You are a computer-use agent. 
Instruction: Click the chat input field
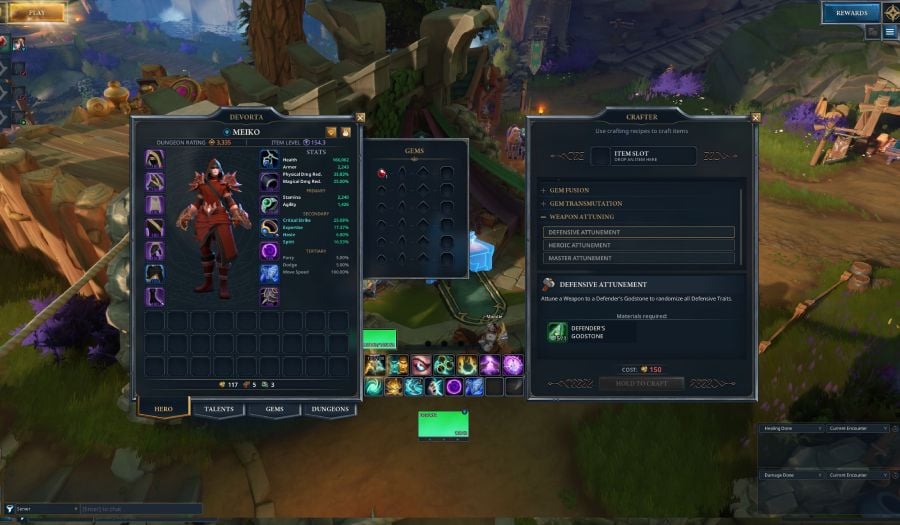click(x=140, y=509)
